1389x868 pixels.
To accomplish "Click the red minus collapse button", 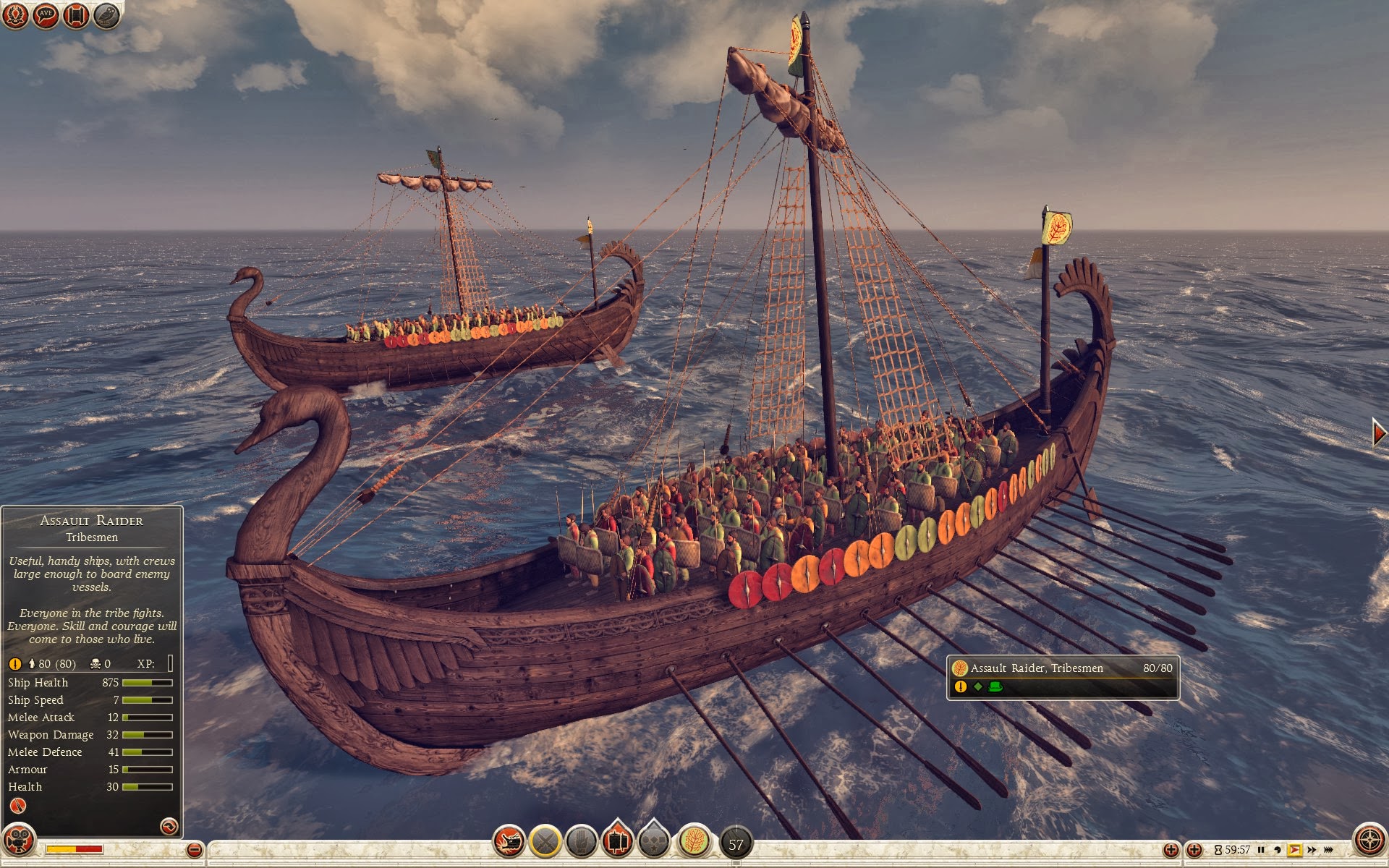I will point(194,850).
